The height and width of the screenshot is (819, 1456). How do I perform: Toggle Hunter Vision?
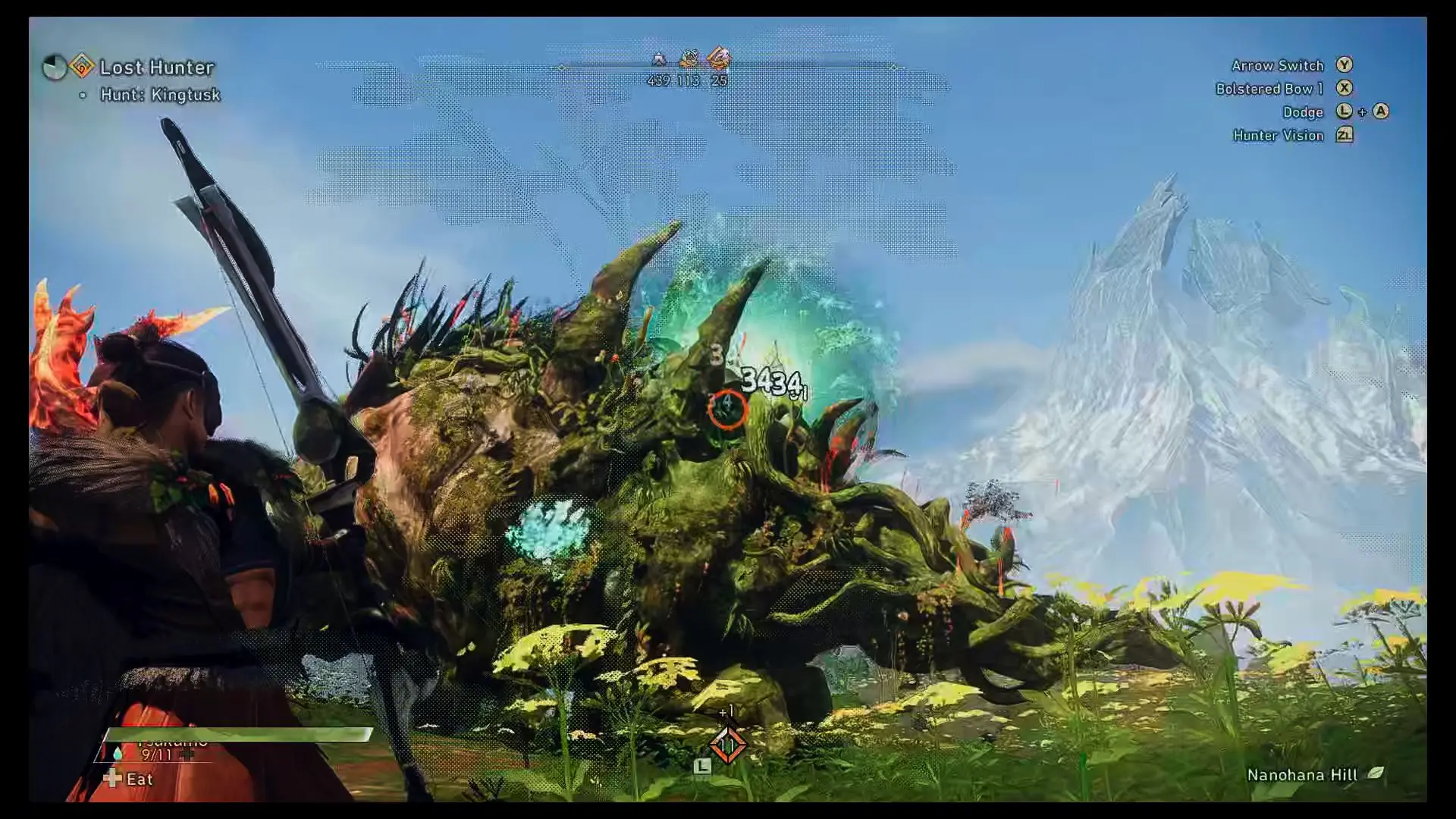(1278, 136)
